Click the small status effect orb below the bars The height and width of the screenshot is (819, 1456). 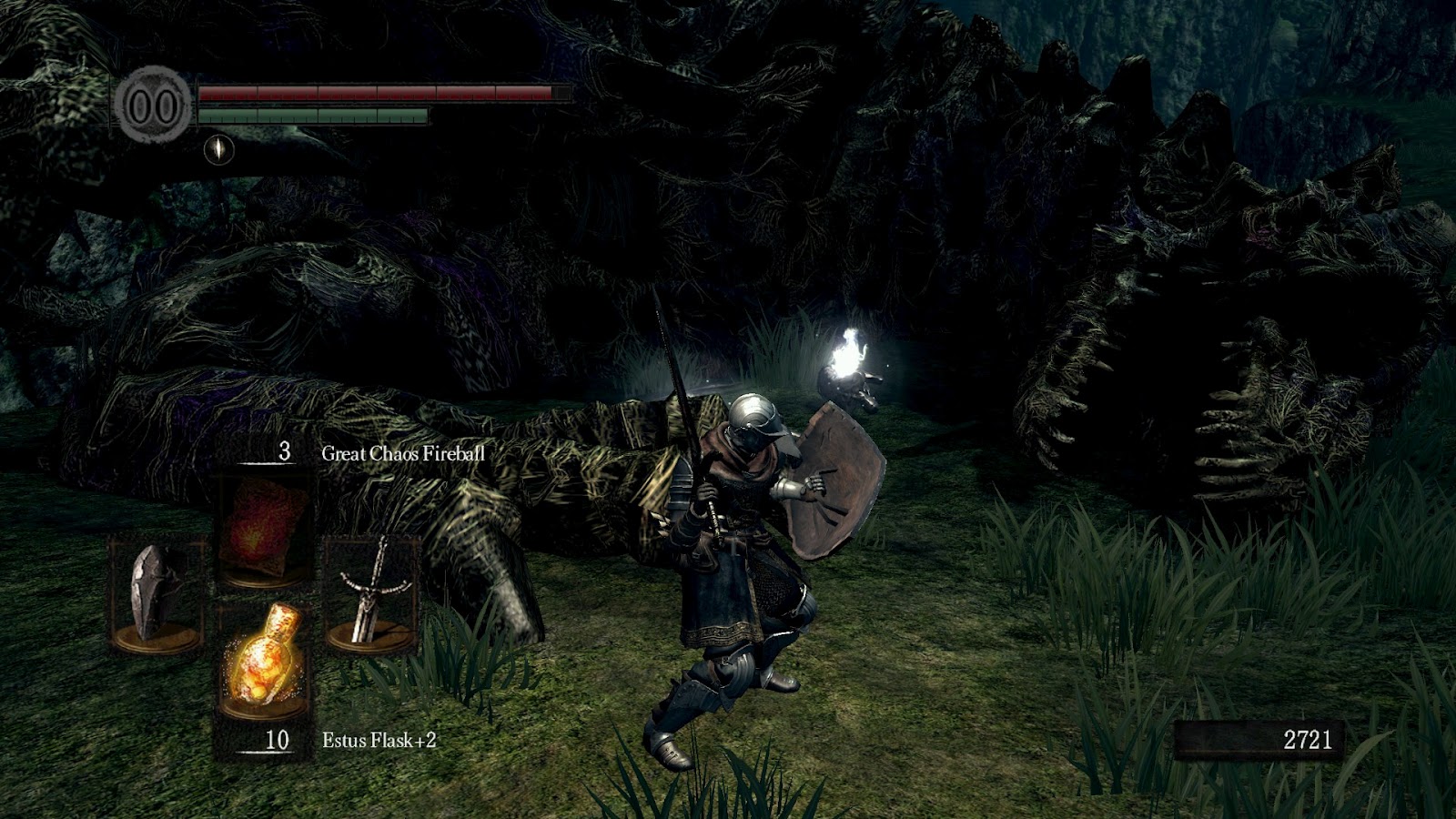(x=220, y=148)
